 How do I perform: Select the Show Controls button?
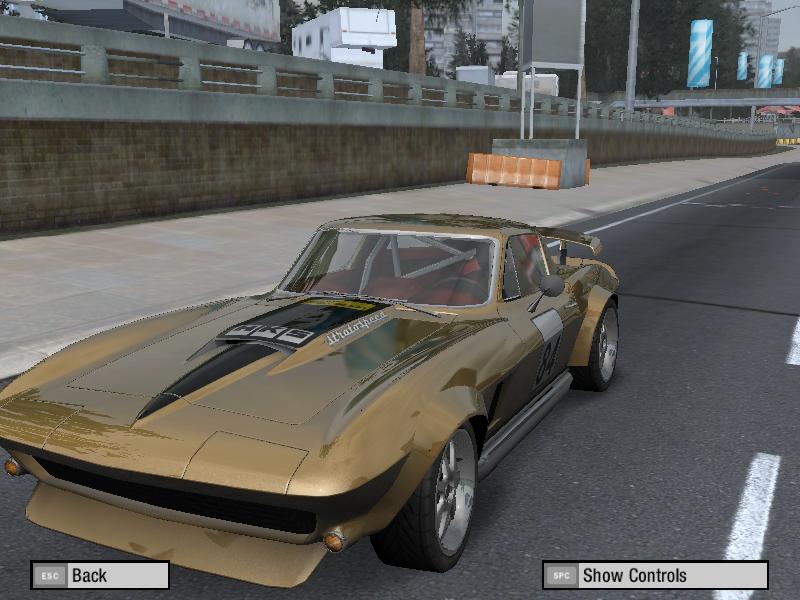click(x=655, y=575)
